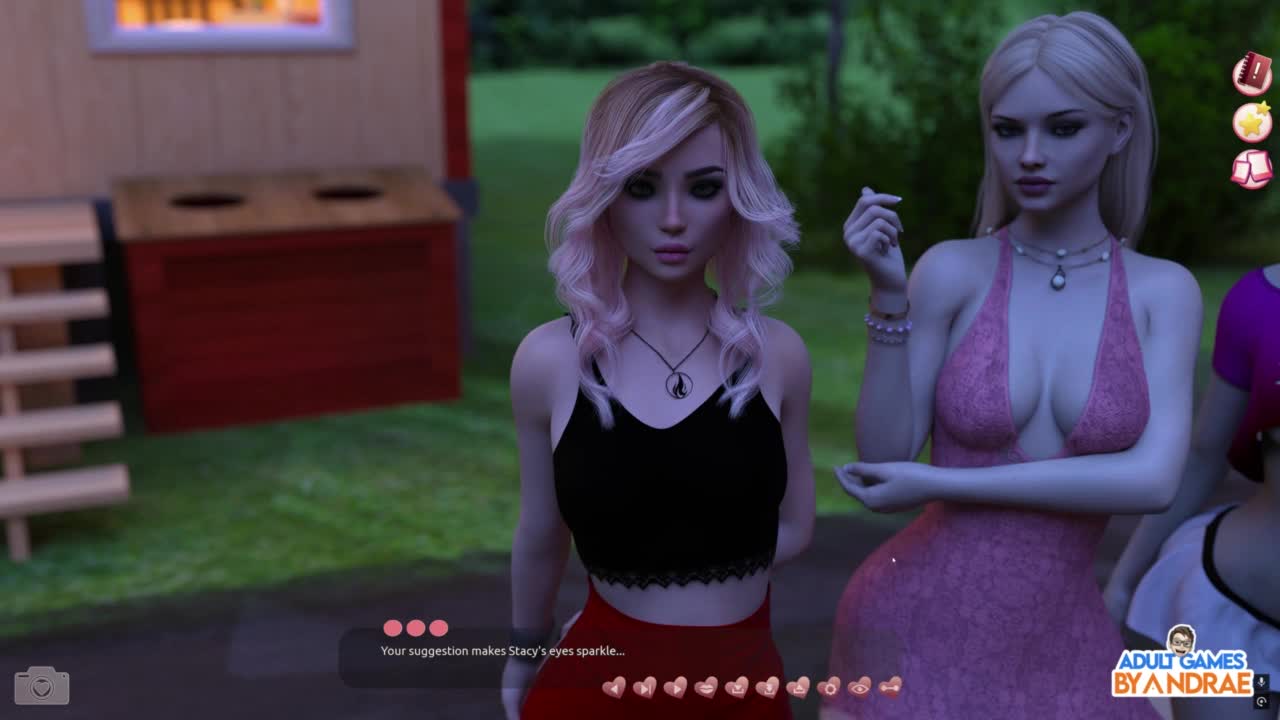Screen dimensions: 1280x720
Task: Open the gear settings heart
Action: coord(829,687)
